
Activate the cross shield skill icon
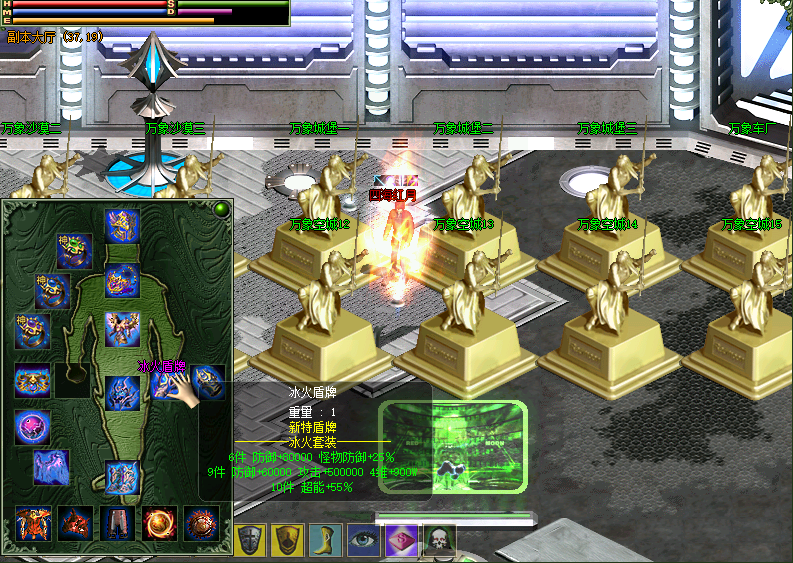tap(251, 540)
